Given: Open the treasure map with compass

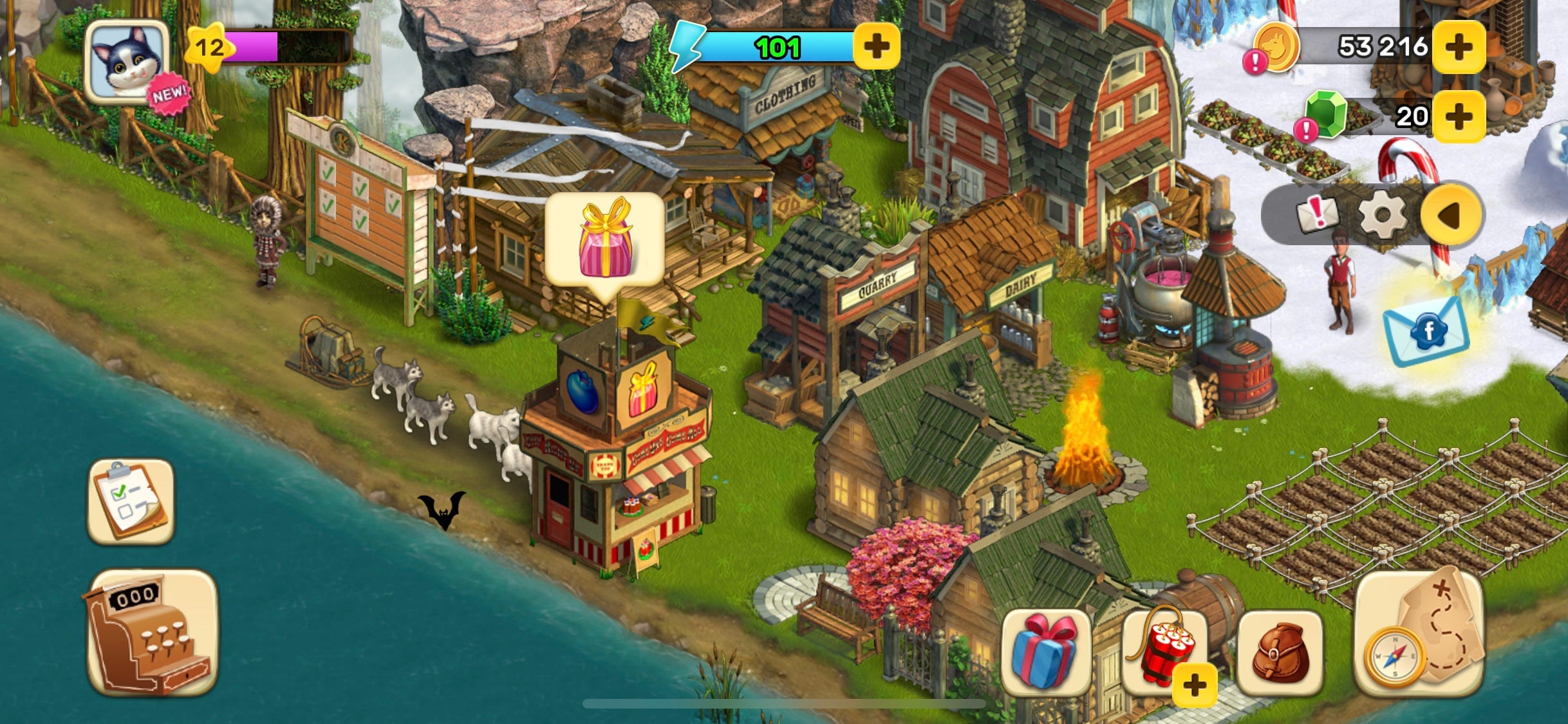Looking at the screenshot, I should point(1420,634).
